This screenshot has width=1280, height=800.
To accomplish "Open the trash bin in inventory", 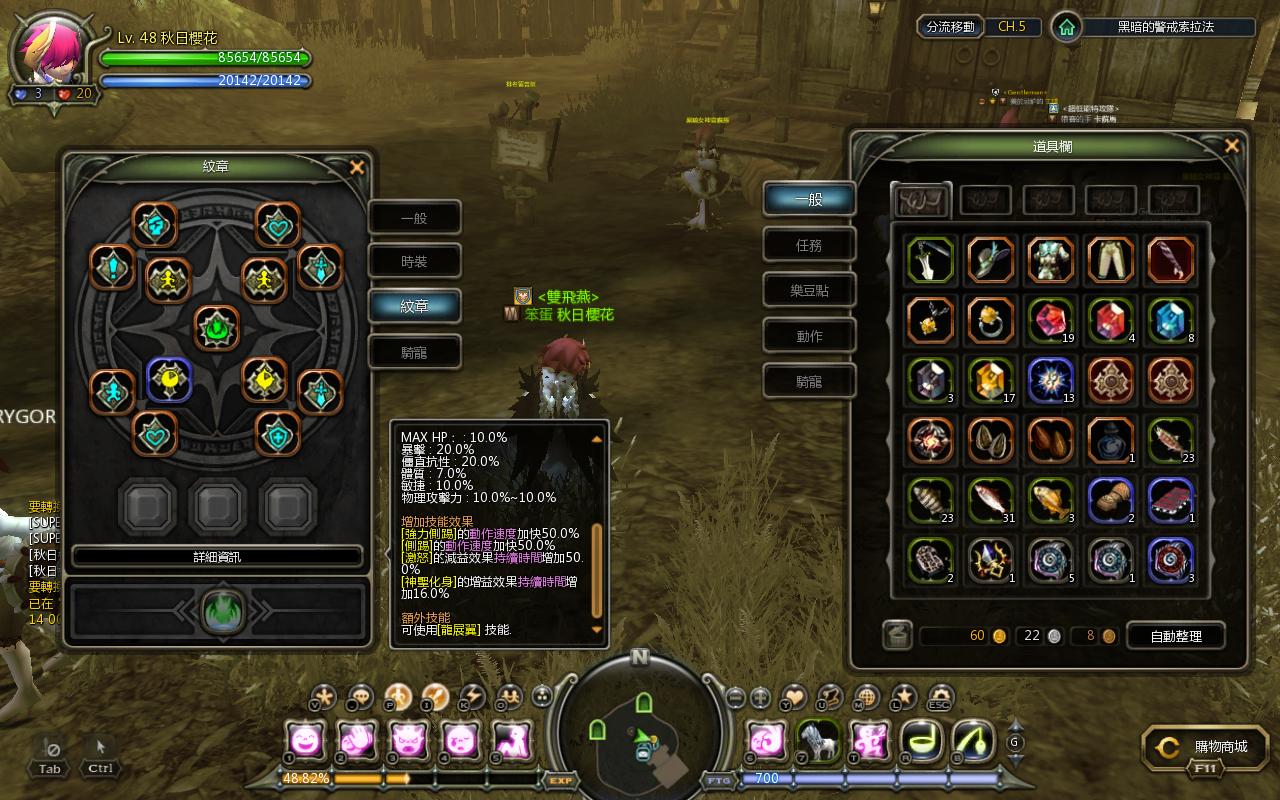I will (897, 635).
